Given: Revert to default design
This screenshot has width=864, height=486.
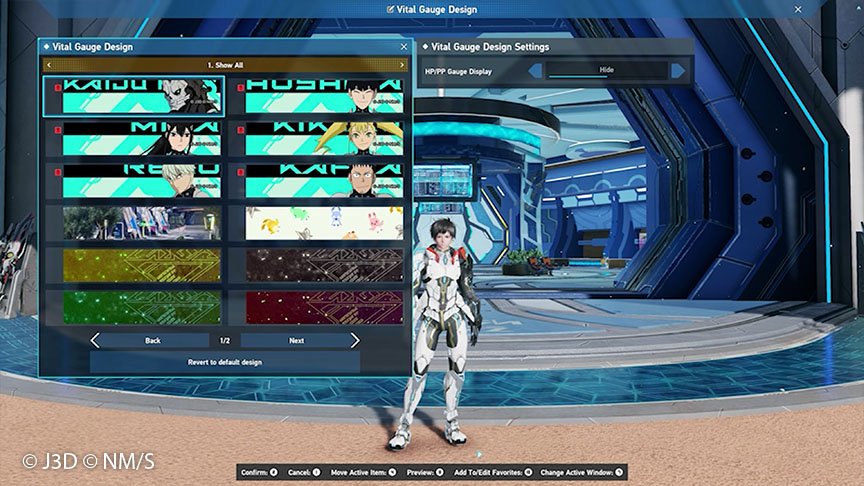Looking at the screenshot, I should 224,362.
